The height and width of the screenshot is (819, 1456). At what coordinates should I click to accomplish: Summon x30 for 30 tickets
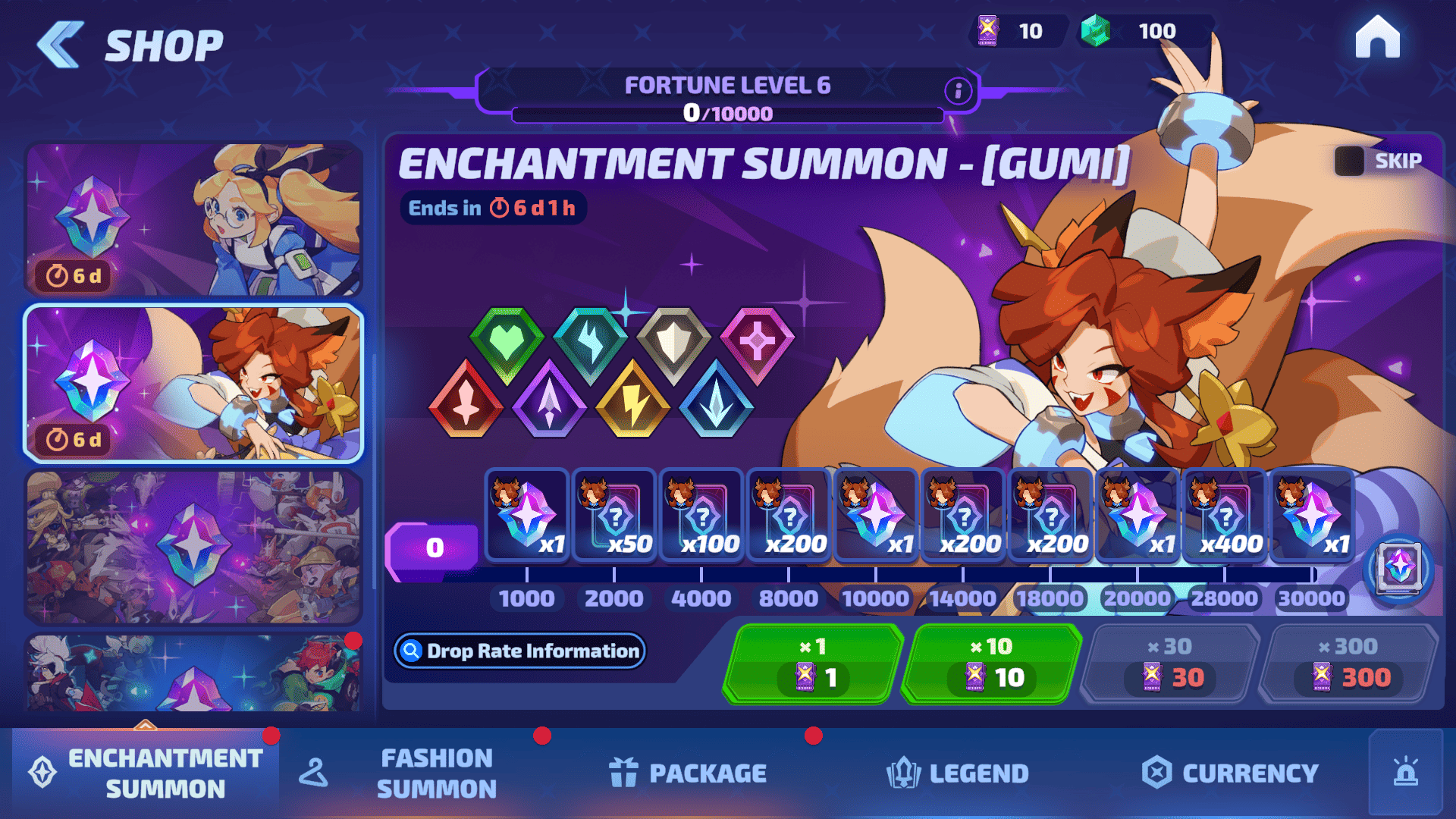click(x=1171, y=664)
